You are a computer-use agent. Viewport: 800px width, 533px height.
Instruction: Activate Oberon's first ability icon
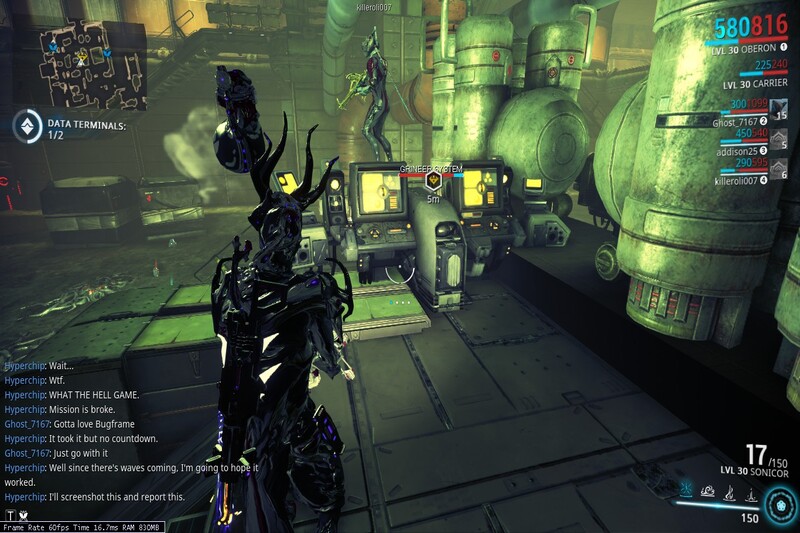click(688, 492)
